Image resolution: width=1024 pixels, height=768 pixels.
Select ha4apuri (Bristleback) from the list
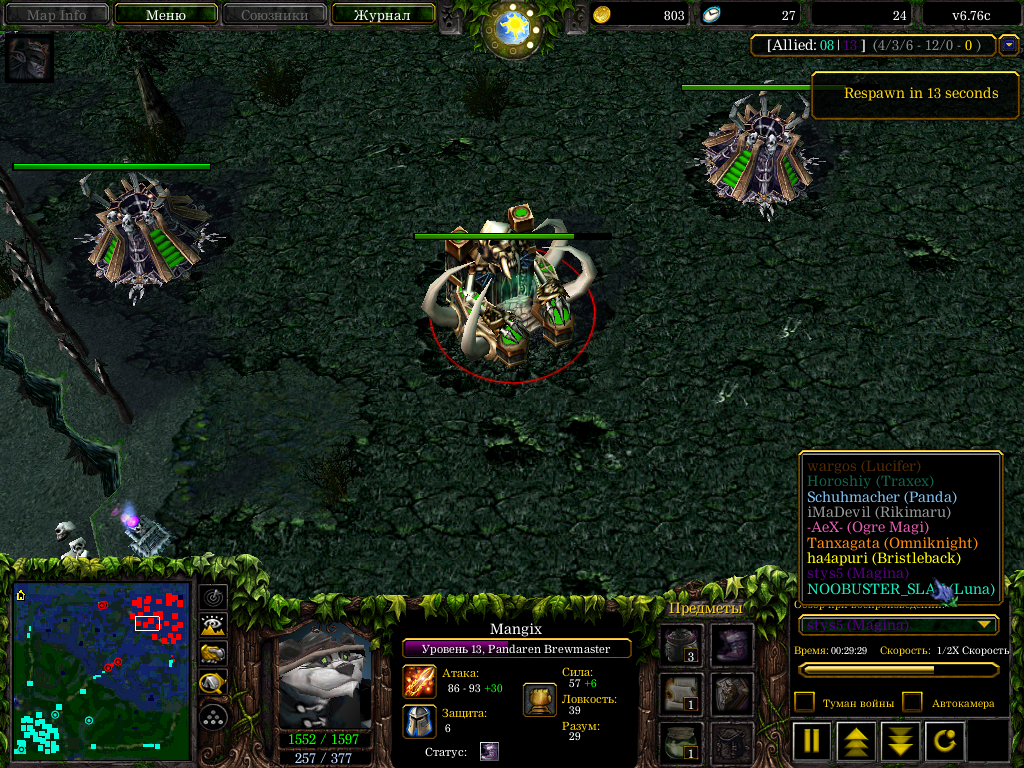coord(883,558)
